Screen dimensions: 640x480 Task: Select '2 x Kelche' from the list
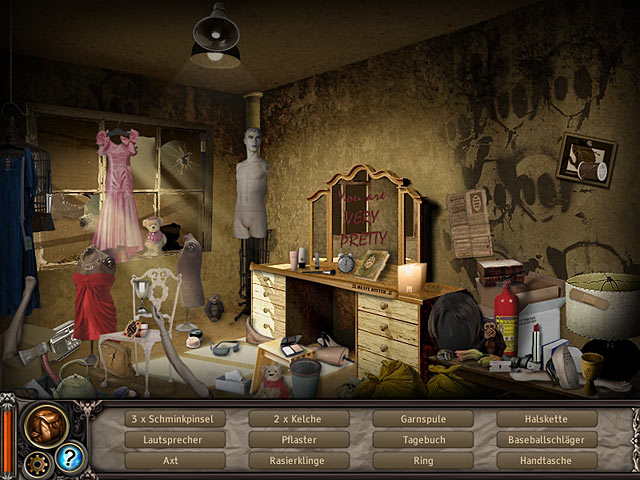pos(297,419)
